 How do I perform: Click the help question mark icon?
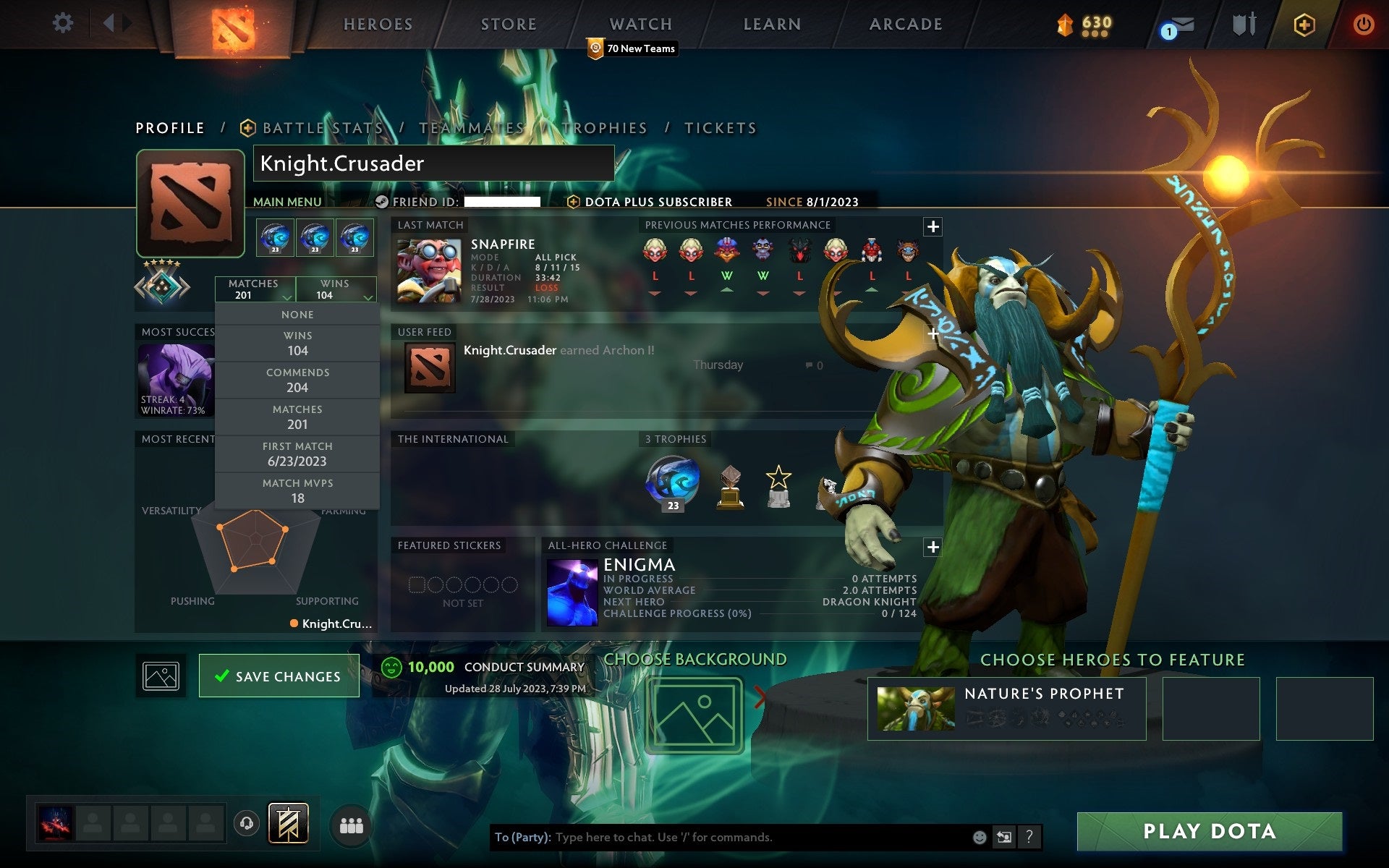(1030, 837)
